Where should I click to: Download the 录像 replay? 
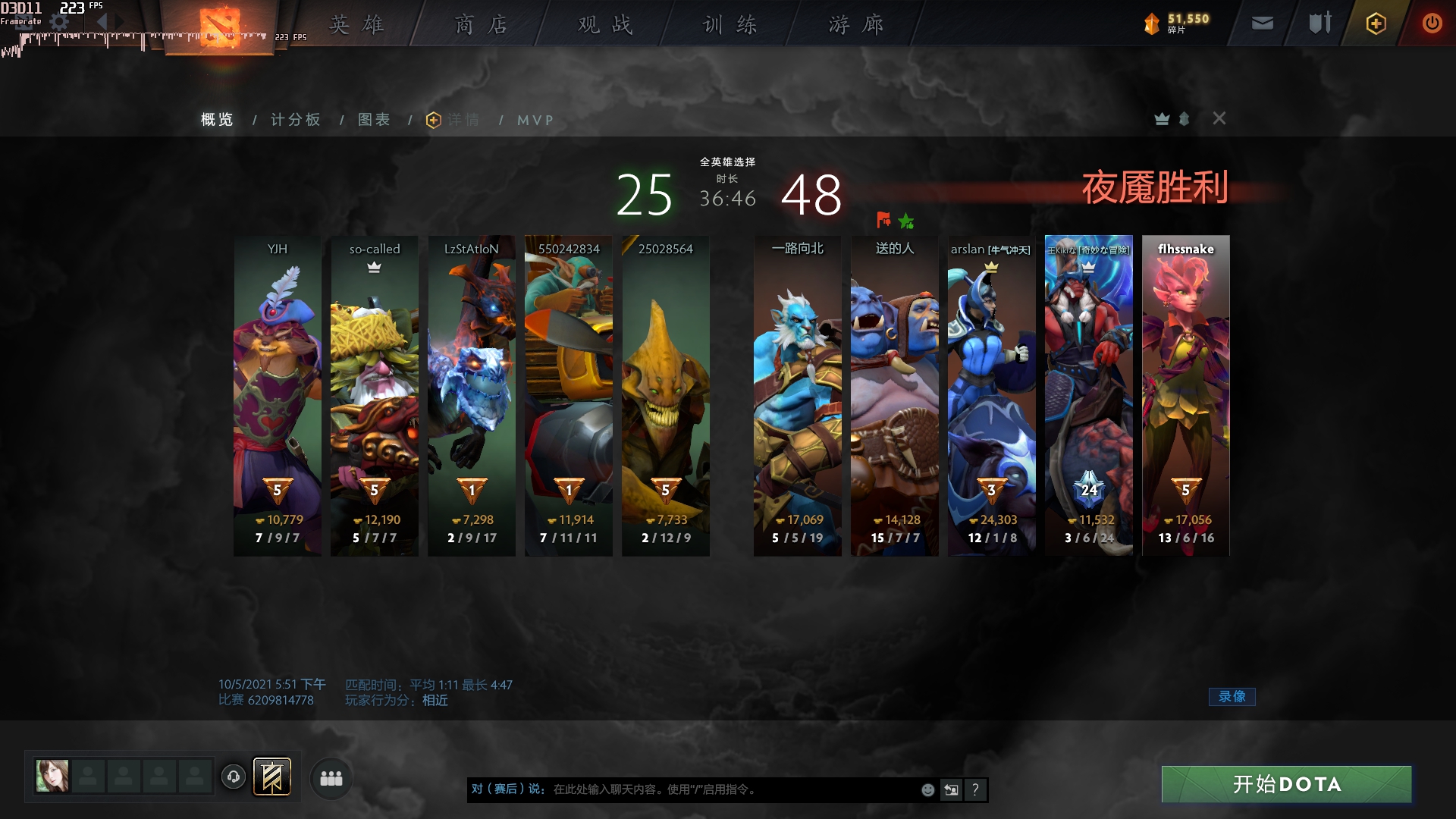tap(1232, 696)
